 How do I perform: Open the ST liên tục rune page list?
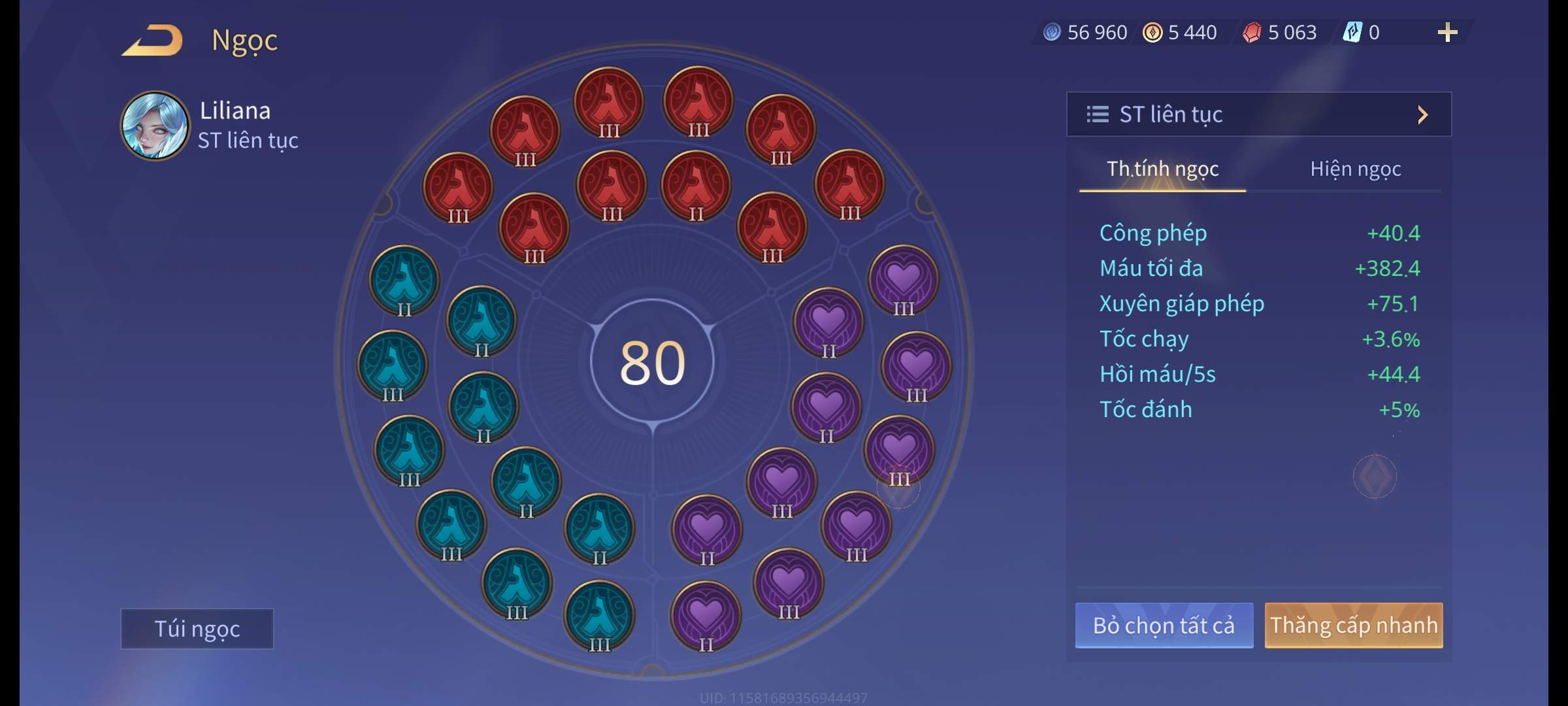[1258, 114]
